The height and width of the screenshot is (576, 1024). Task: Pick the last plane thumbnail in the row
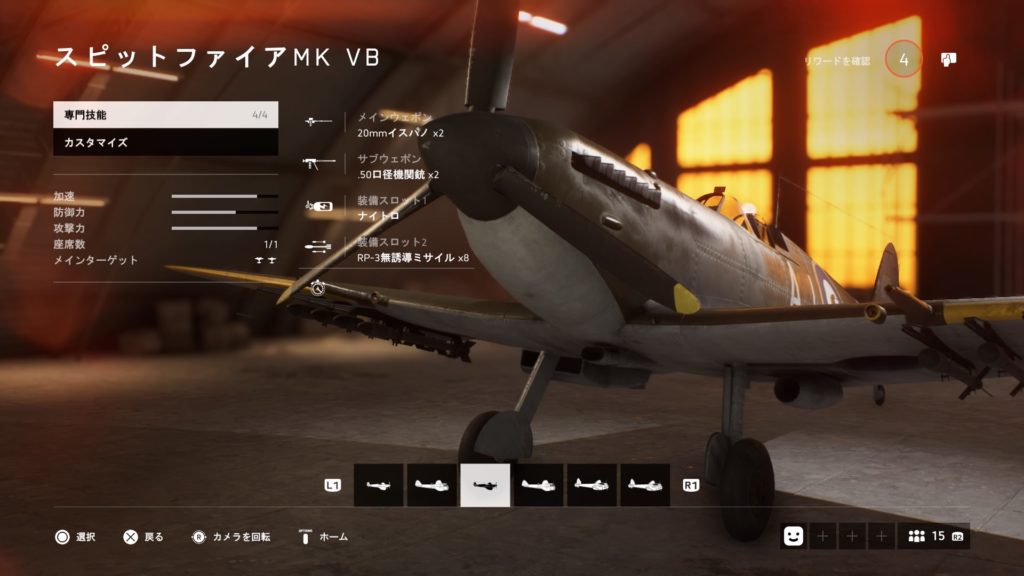pyautogui.click(x=645, y=485)
